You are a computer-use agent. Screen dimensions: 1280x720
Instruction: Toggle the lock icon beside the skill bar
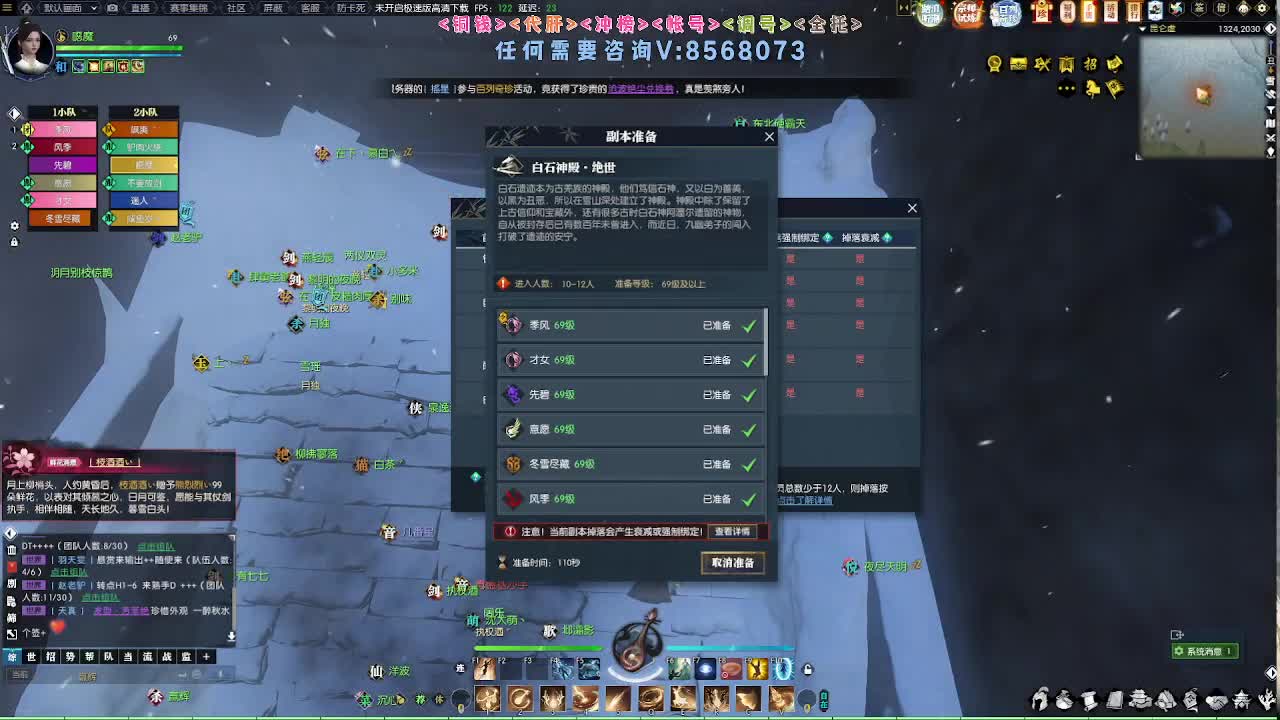click(x=807, y=669)
